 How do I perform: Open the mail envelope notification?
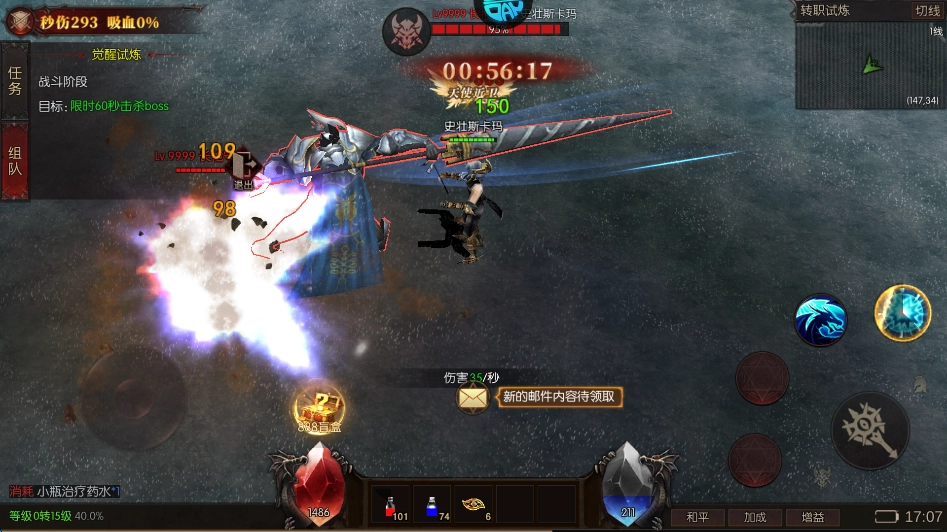(x=473, y=397)
